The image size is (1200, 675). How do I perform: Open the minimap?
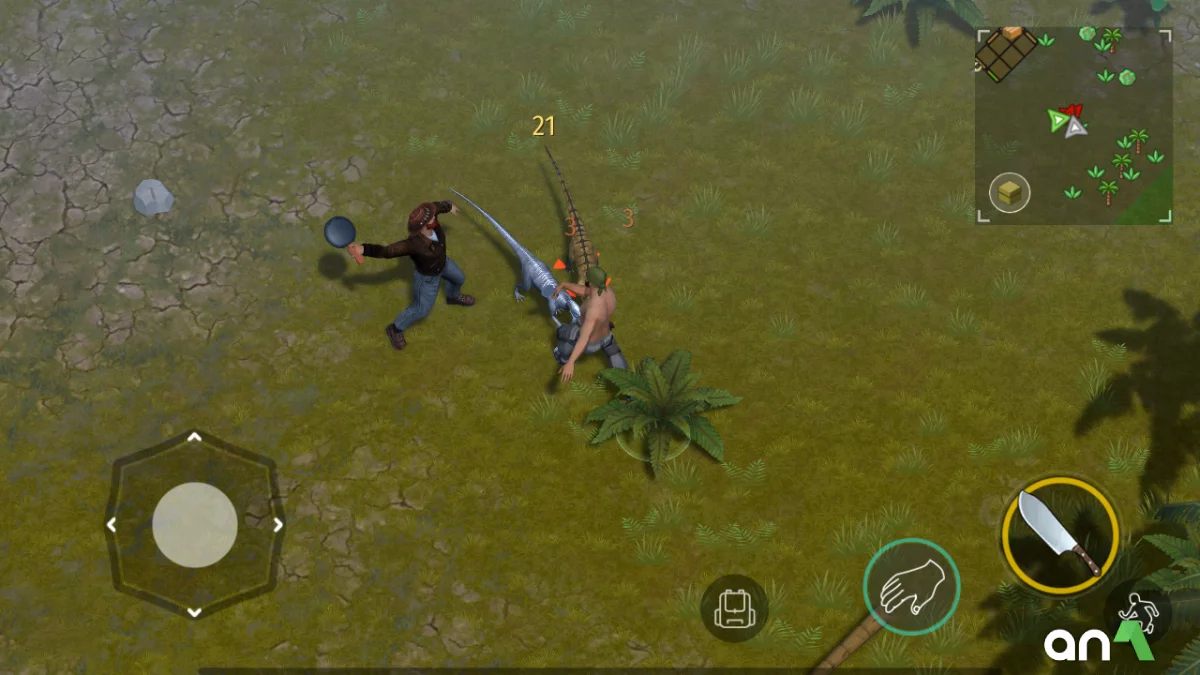[x=1073, y=125]
